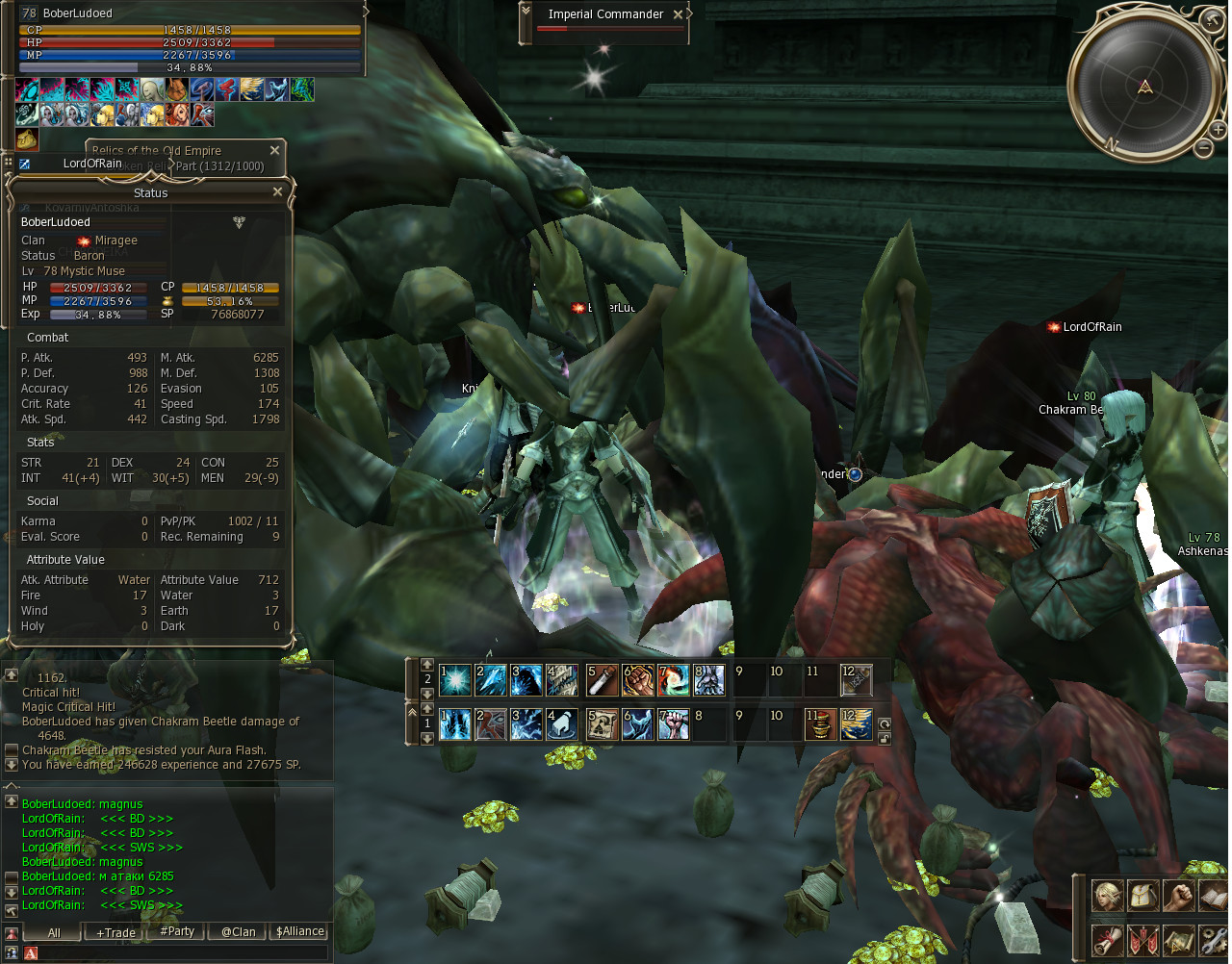Open the clan banners icon
The width and height of the screenshot is (1232, 964).
[x=1142, y=938]
